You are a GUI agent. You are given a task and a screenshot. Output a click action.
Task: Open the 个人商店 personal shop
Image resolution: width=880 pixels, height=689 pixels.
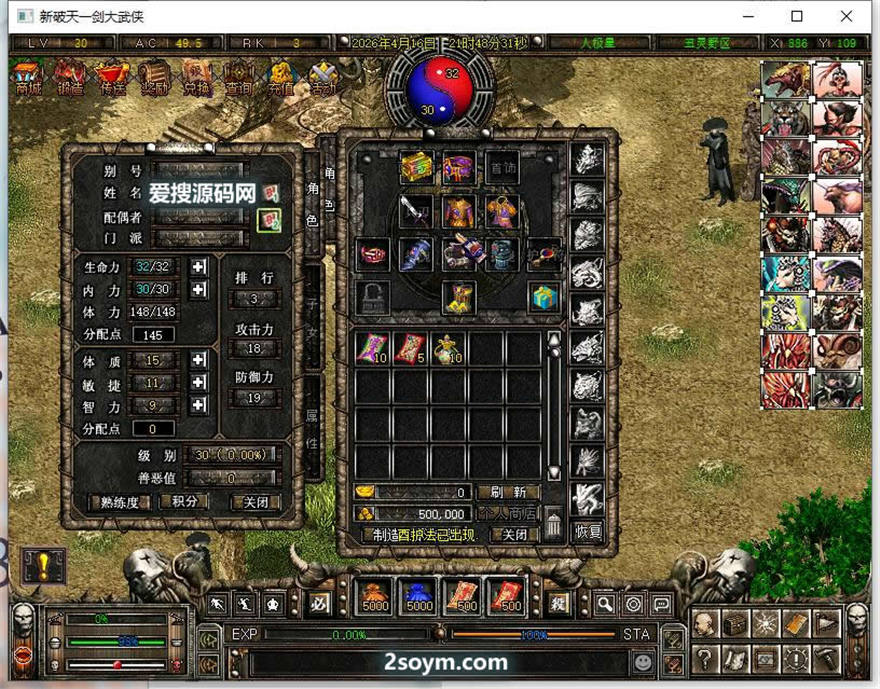point(508,513)
